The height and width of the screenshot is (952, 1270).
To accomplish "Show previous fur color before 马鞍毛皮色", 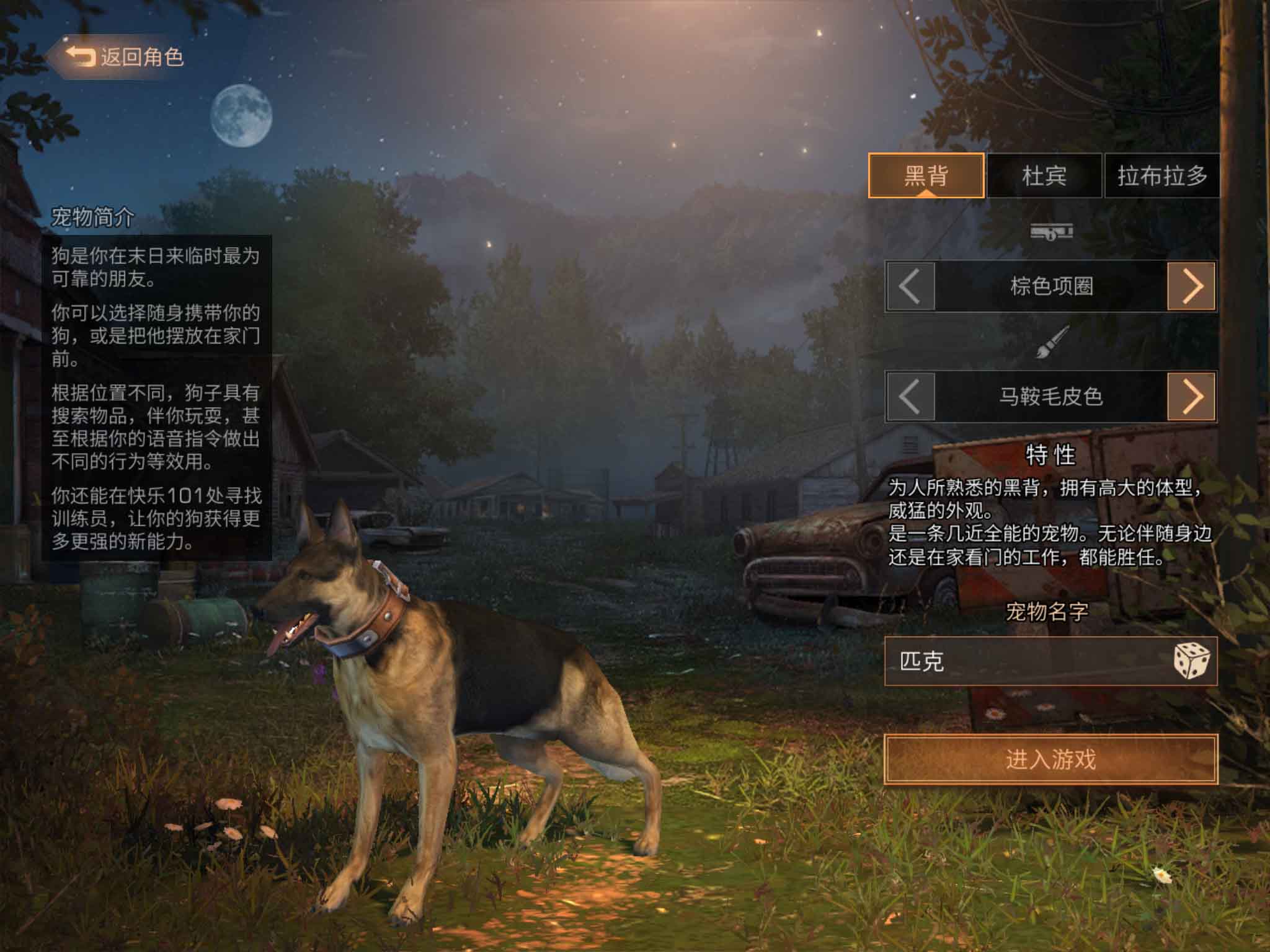I will (910, 397).
